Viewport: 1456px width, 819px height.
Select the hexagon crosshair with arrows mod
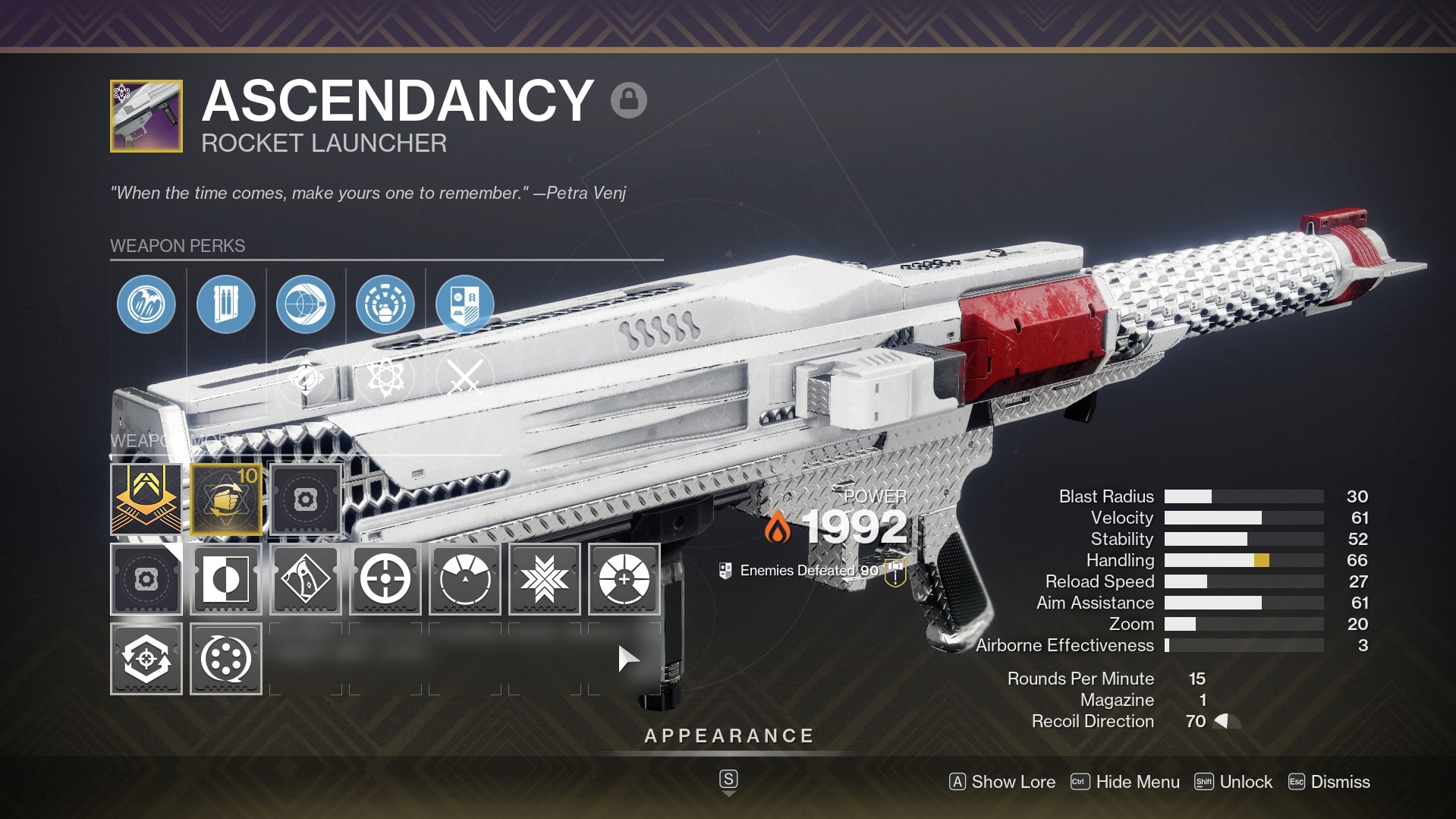(146, 659)
